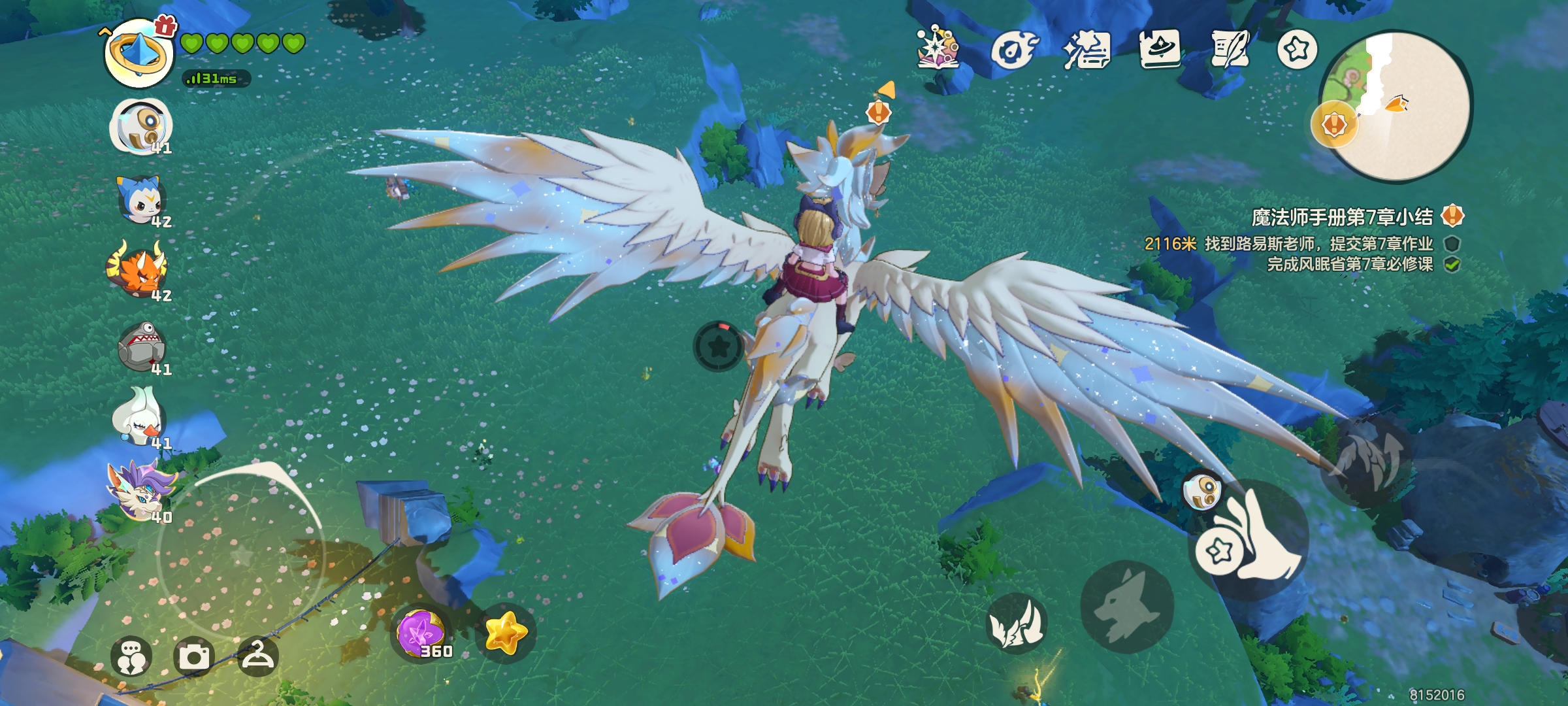Open the quill and scroll menu
The width and height of the screenshot is (1568, 706).
point(1230,48)
